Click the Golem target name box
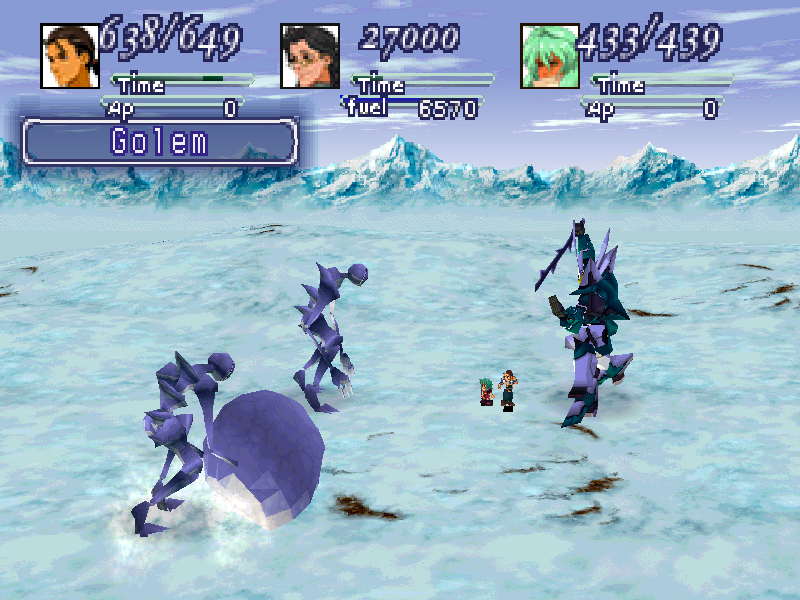Viewport: 800px width, 600px height. coord(160,141)
